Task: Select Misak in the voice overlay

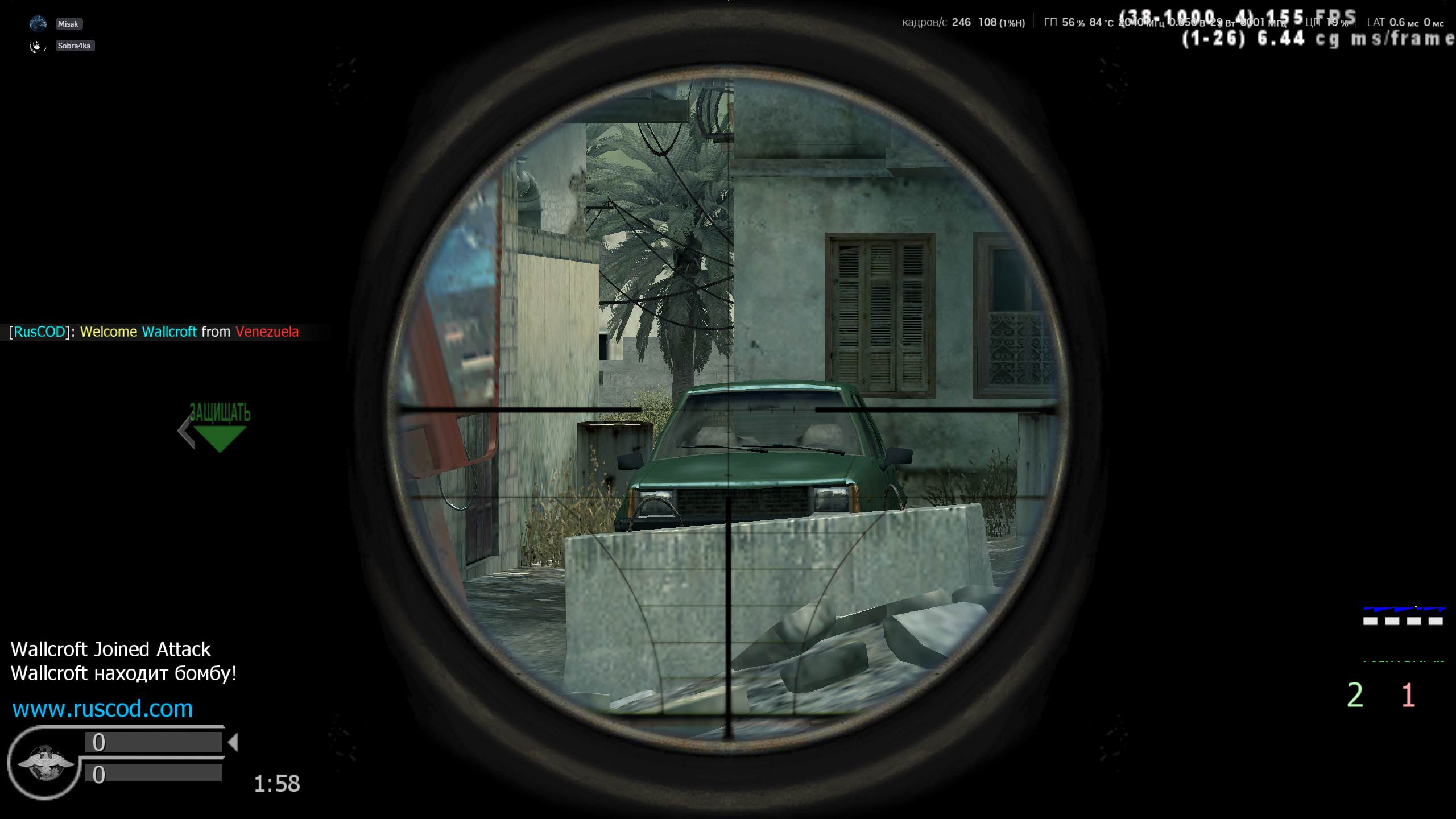Action: pos(68,24)
